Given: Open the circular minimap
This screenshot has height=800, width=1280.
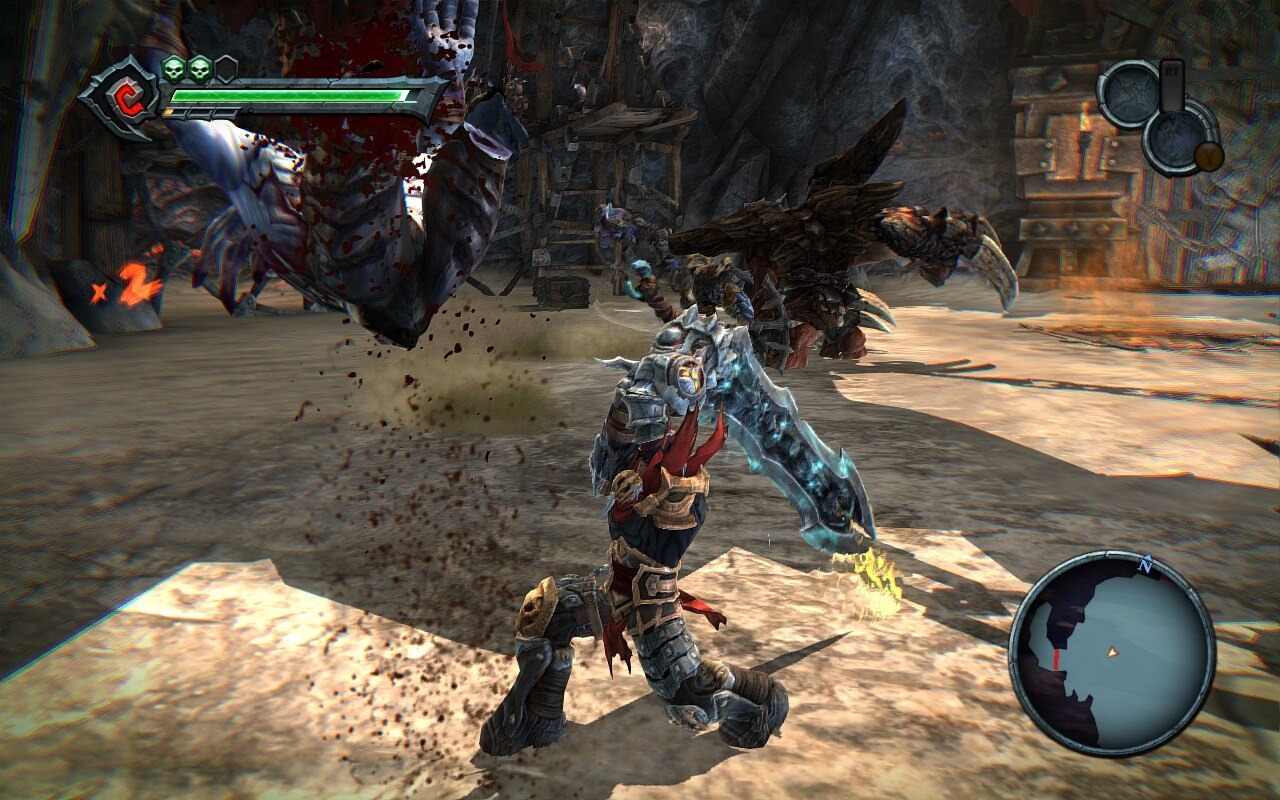Looking at the screenshot, I should point(1111,653).
